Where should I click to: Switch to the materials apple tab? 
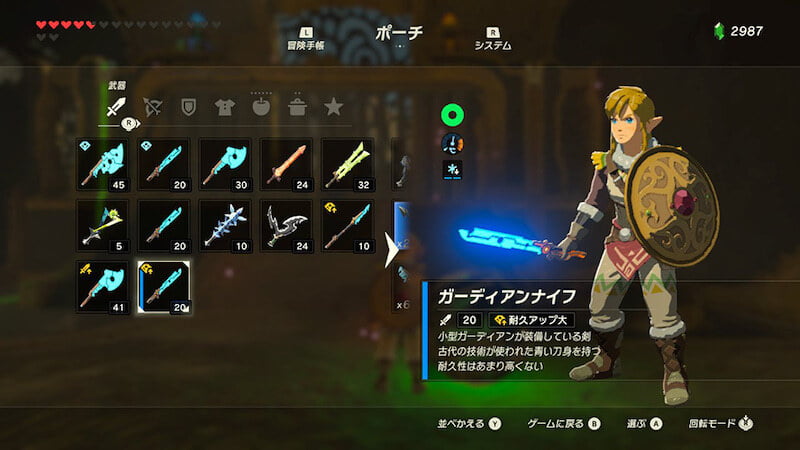[261, 106]
